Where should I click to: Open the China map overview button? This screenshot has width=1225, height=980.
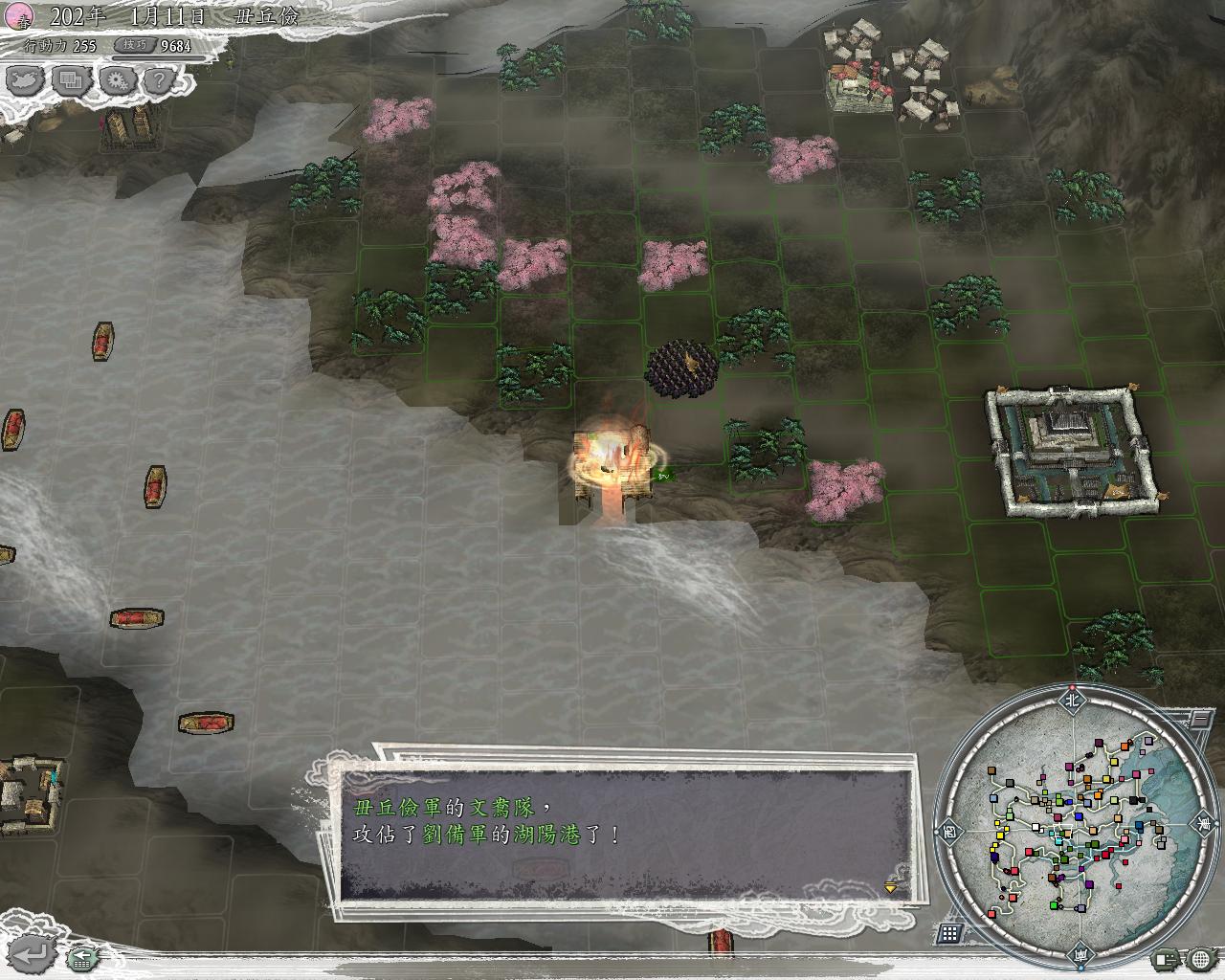[x=24, y=79]
